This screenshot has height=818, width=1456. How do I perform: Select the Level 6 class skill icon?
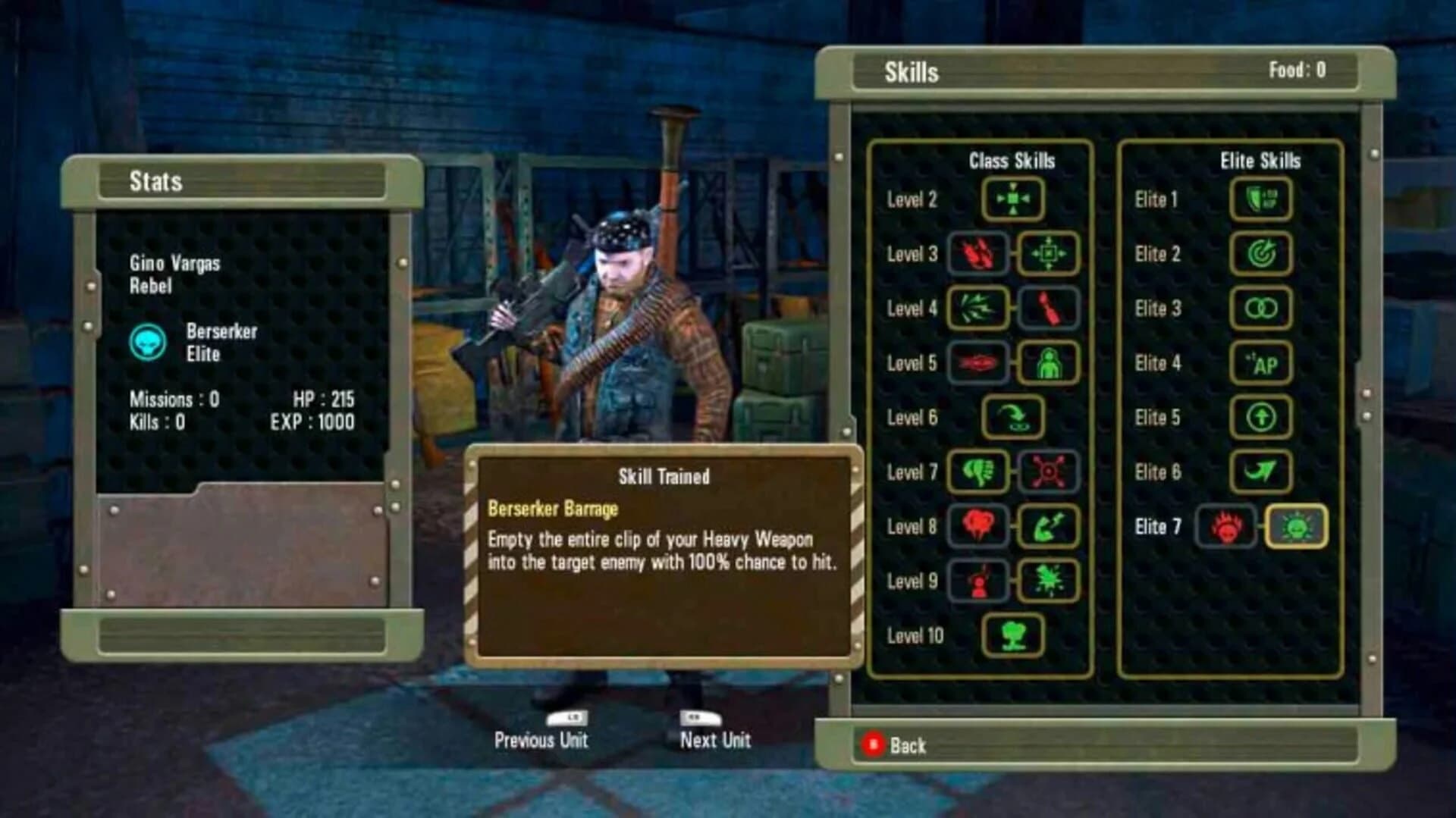coord(1014,417)
